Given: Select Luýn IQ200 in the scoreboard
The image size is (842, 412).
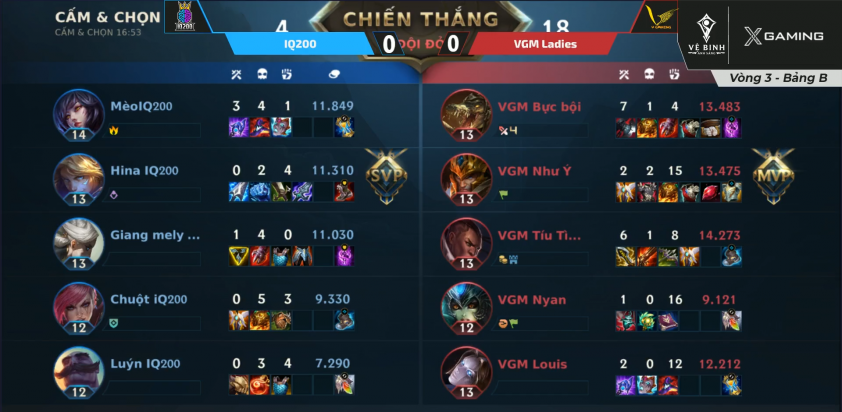Looking at the screenshot, I should pyautogui.click(x=146, y=363).
